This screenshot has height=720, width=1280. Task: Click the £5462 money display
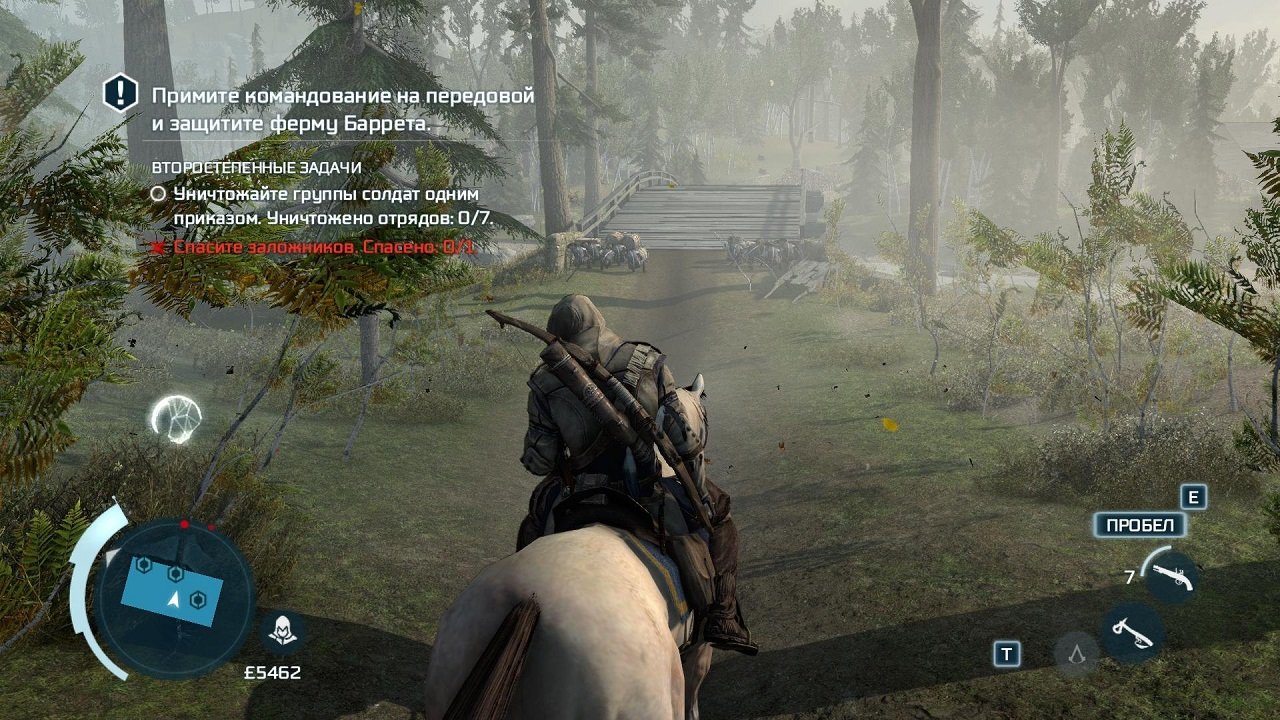(271, 673)
